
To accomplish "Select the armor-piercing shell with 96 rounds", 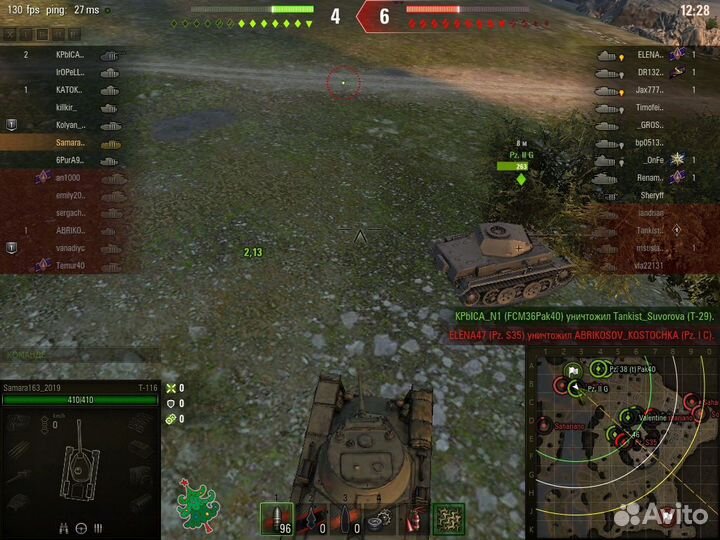I will tap(277, 519).
